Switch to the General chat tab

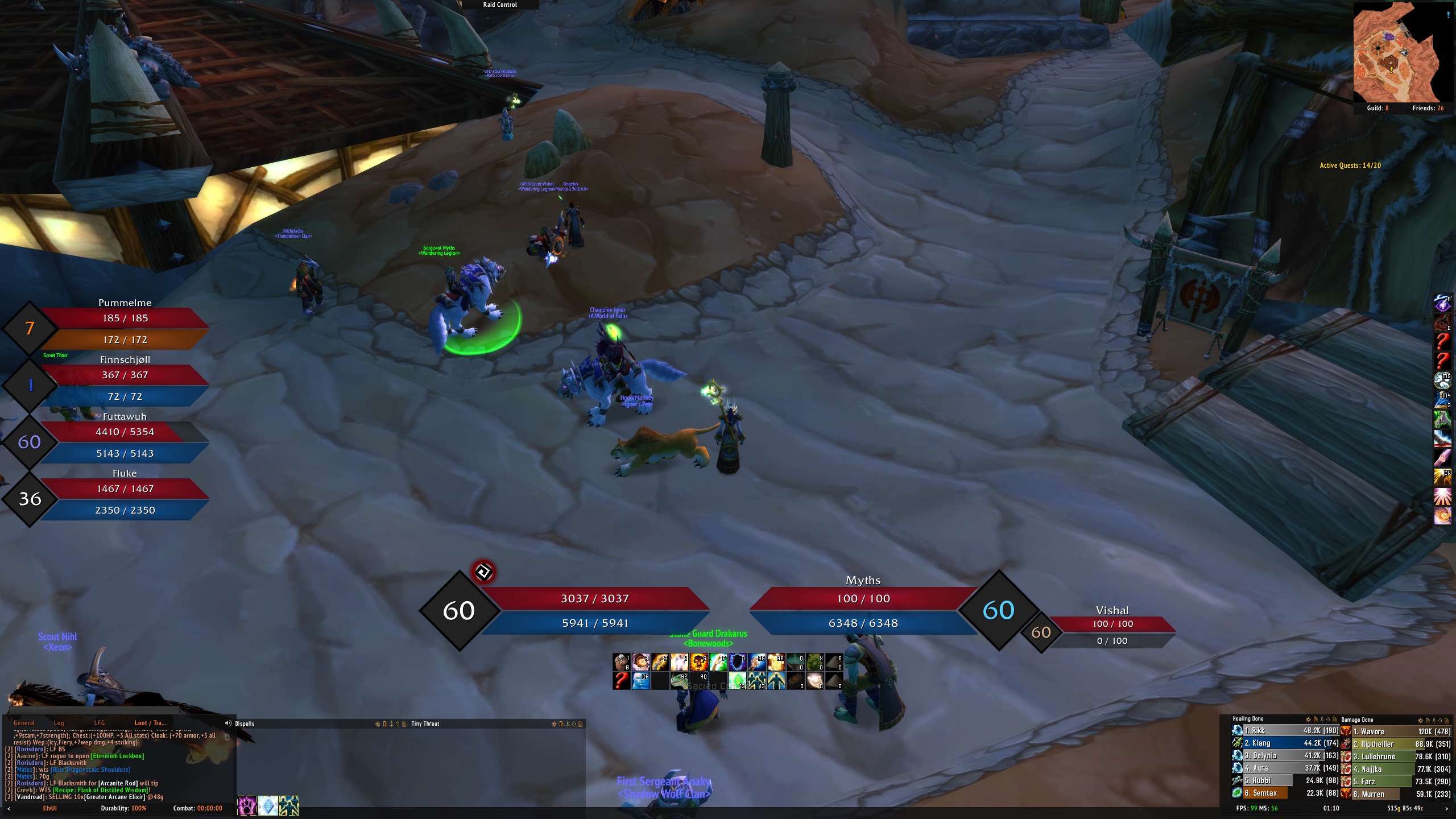(x=24, y=723)
